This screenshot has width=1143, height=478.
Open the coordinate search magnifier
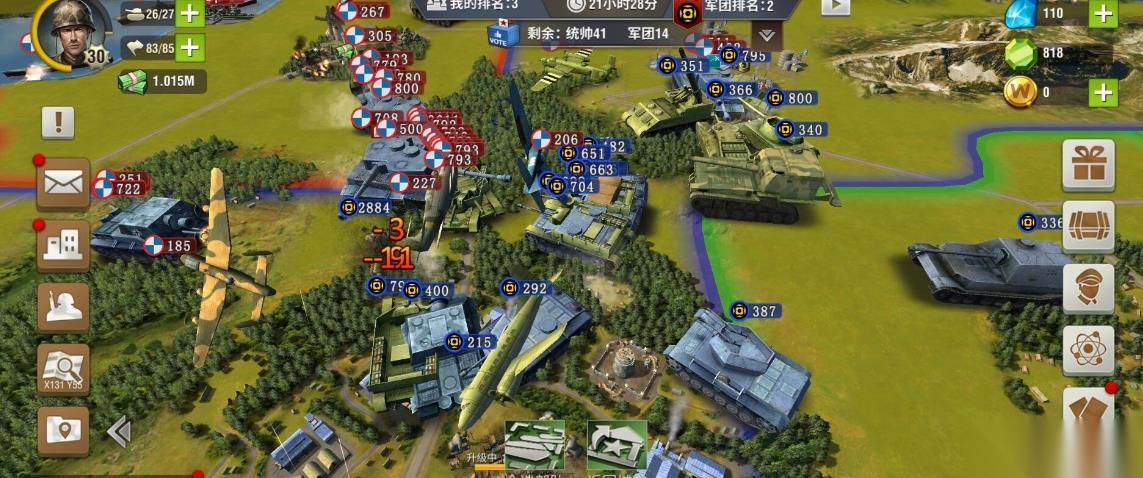coord(63,368)
